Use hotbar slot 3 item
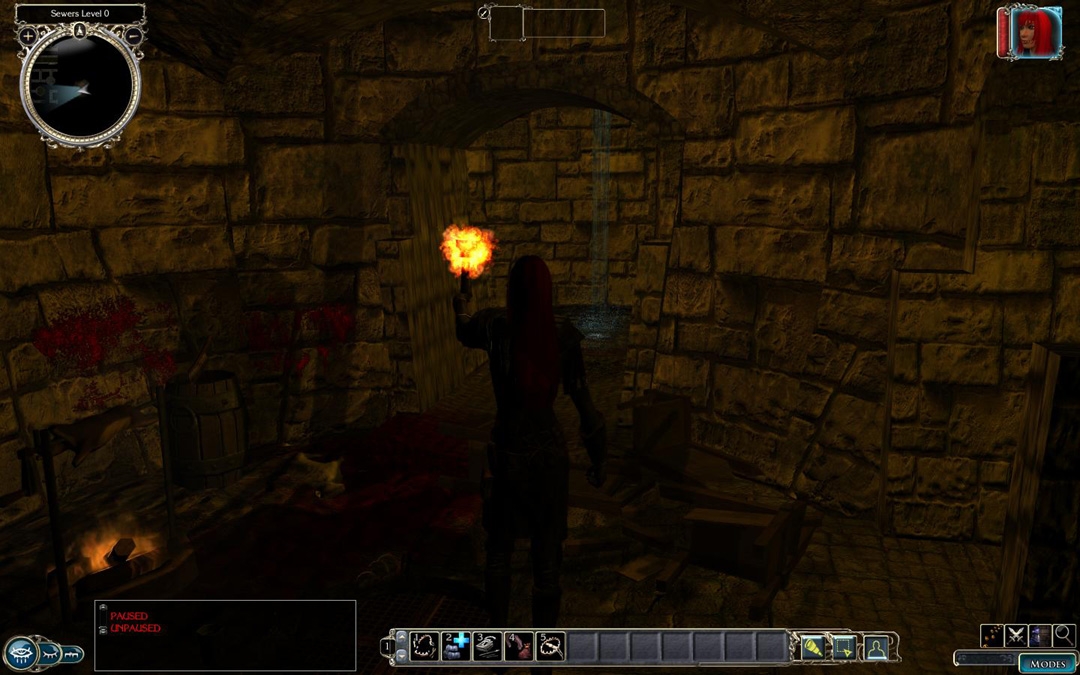The width and height of the screenshot is (1080, 675). (x=487, y=646)
